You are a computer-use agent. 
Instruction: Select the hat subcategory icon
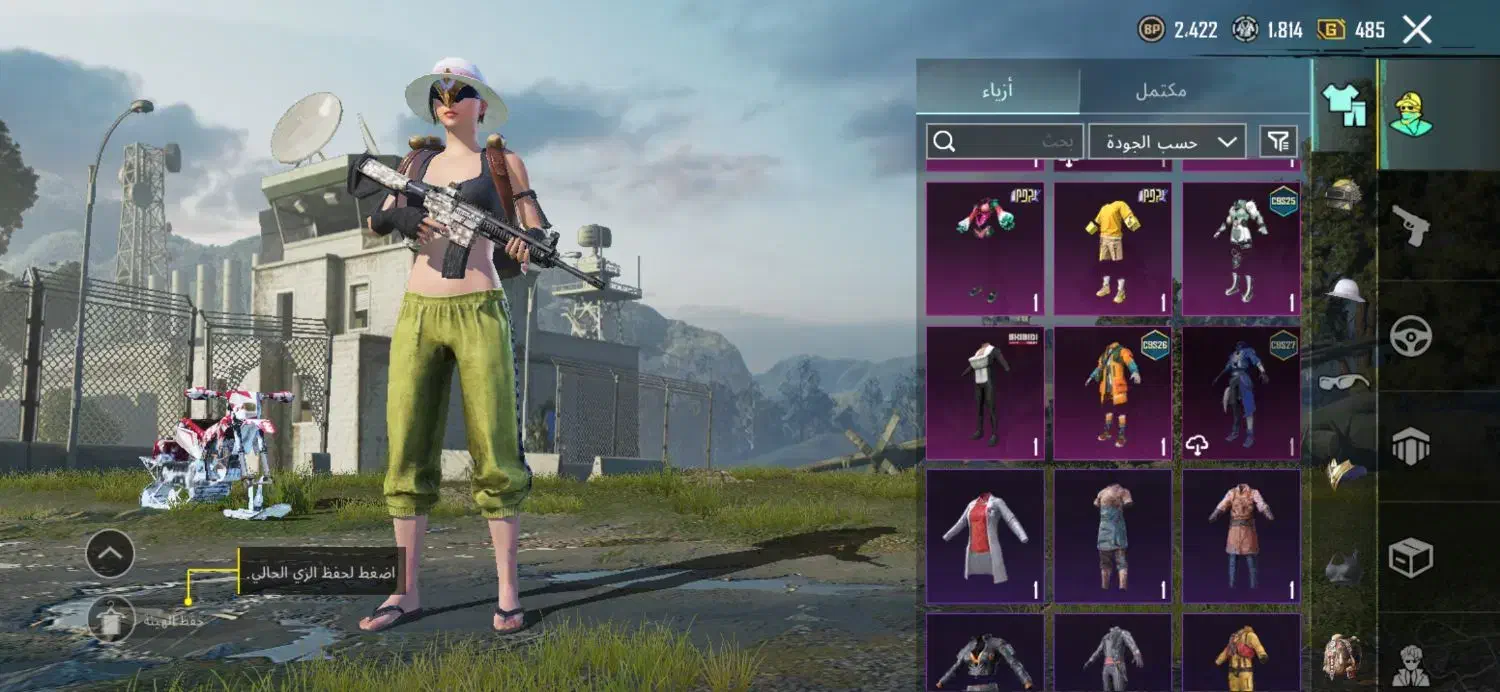pos(1344,291)
